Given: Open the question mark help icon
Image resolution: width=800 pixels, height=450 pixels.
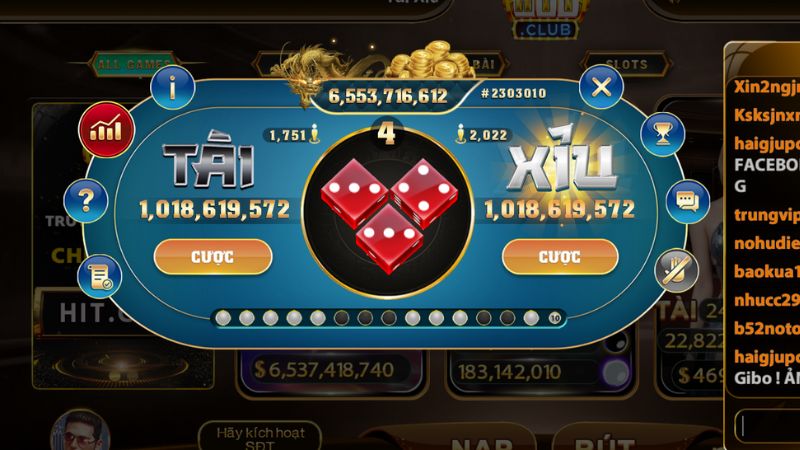Looking at the screenshot, I should click(x=87, y=202).
